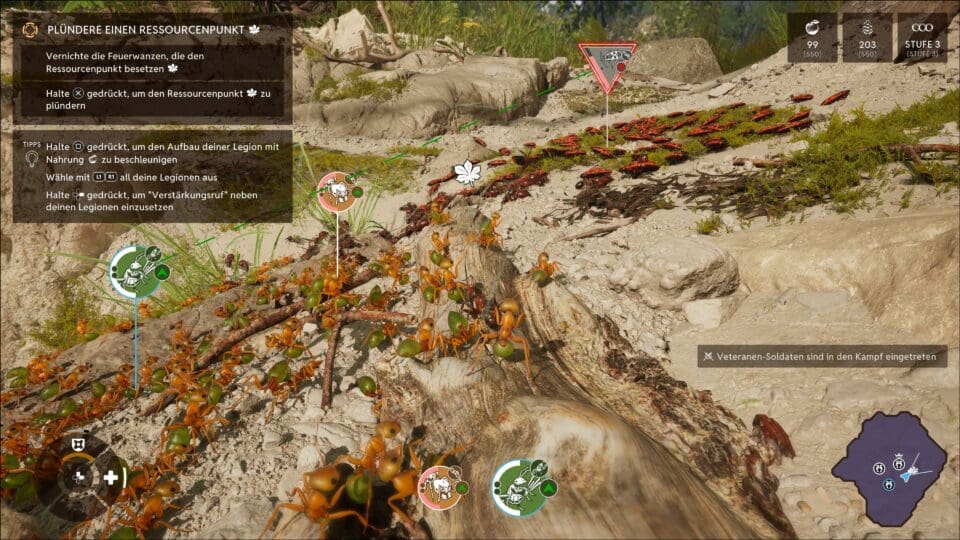Select the red triangular enemy legion marker
Image resolution: width=960 pixels, height=540 pixels.
(607, 61)
